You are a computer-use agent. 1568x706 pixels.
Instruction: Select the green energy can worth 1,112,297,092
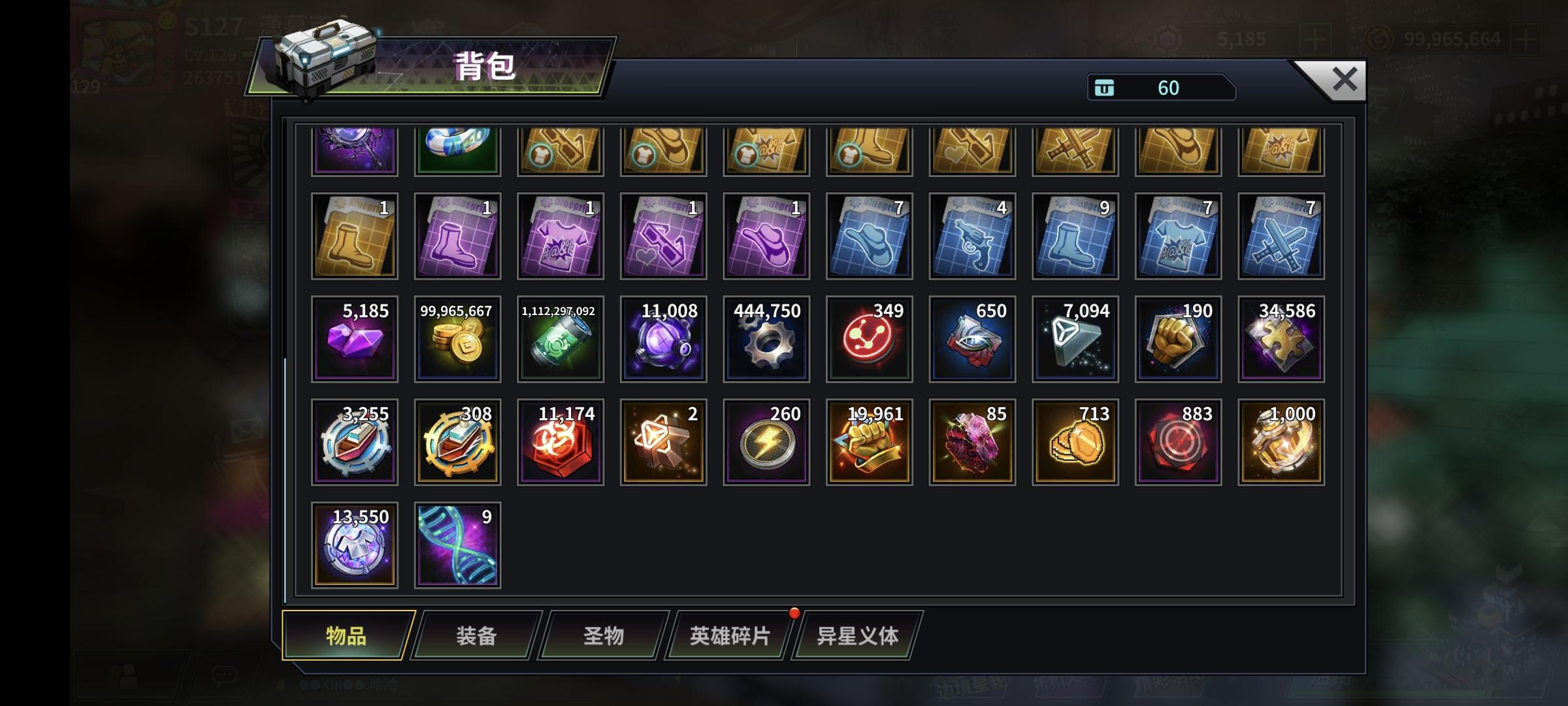(560, 338)
